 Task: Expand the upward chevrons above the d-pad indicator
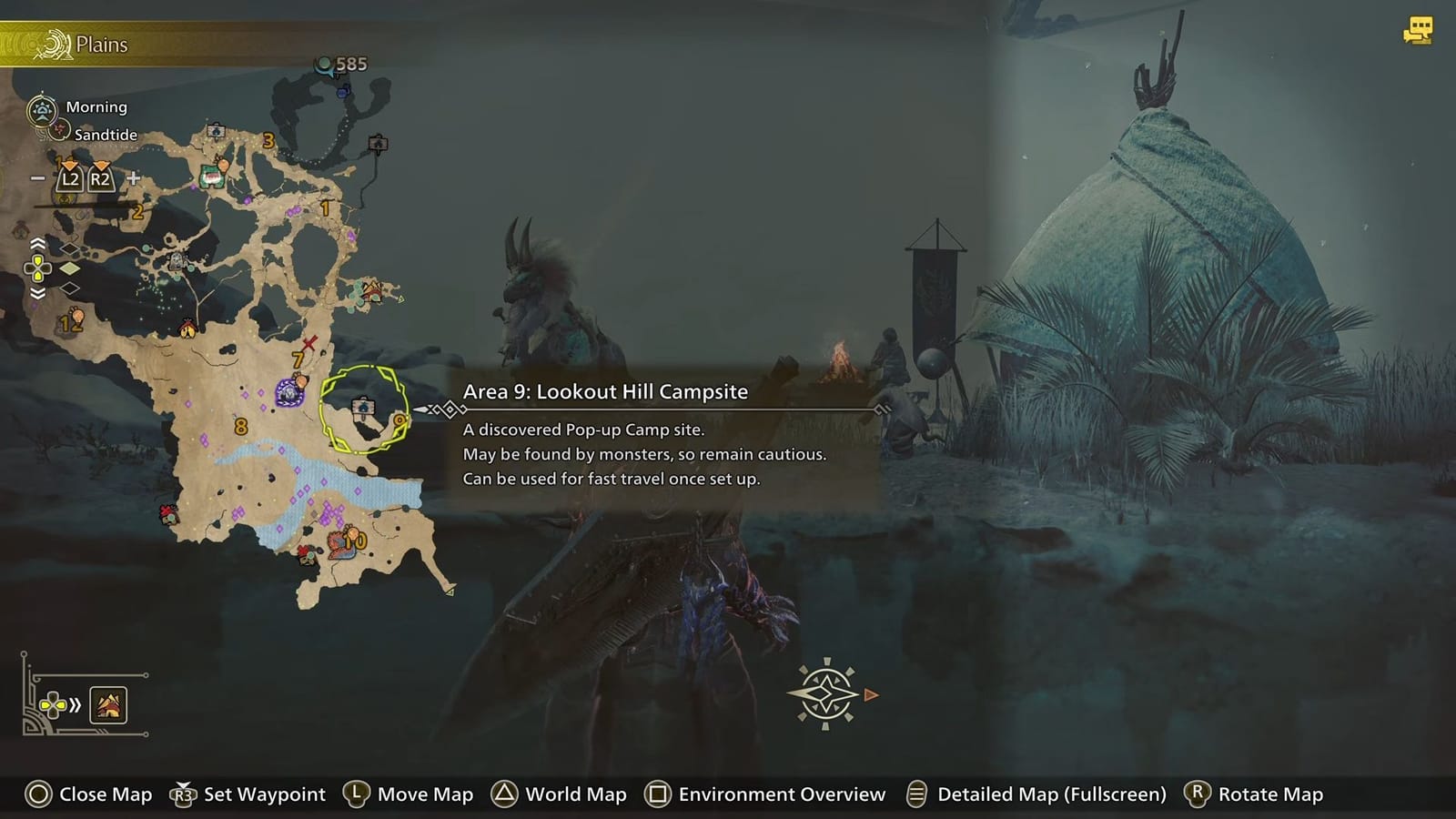pos(37,243)
